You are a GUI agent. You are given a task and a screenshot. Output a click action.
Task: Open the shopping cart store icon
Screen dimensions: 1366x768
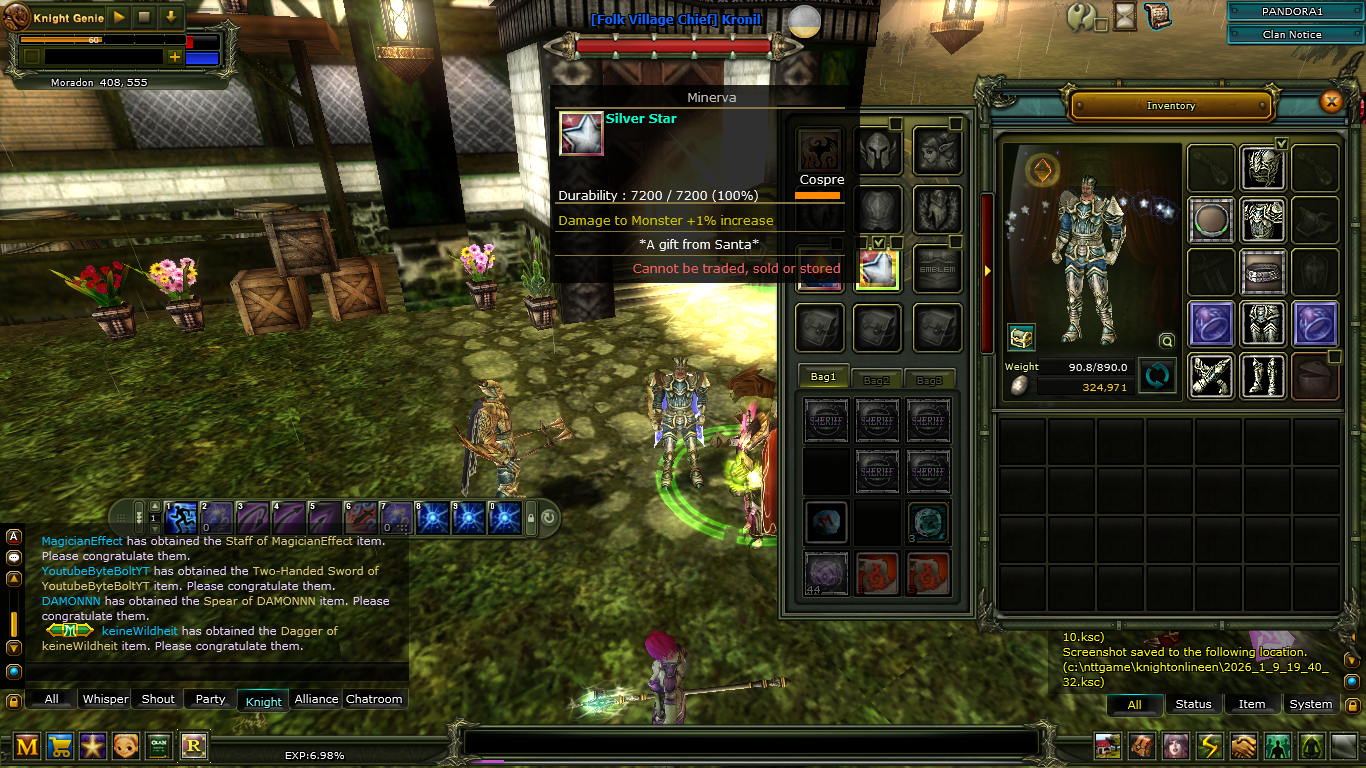point(59,745)
